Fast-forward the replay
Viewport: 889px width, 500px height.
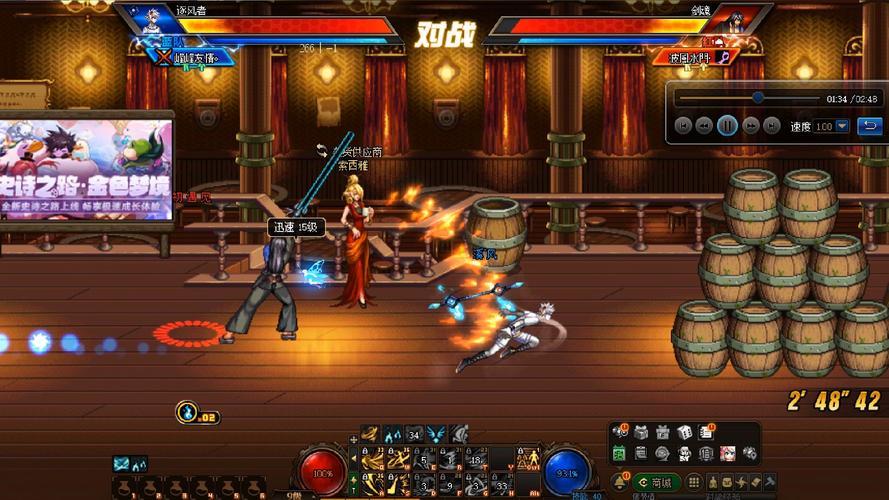coord(751,126)
